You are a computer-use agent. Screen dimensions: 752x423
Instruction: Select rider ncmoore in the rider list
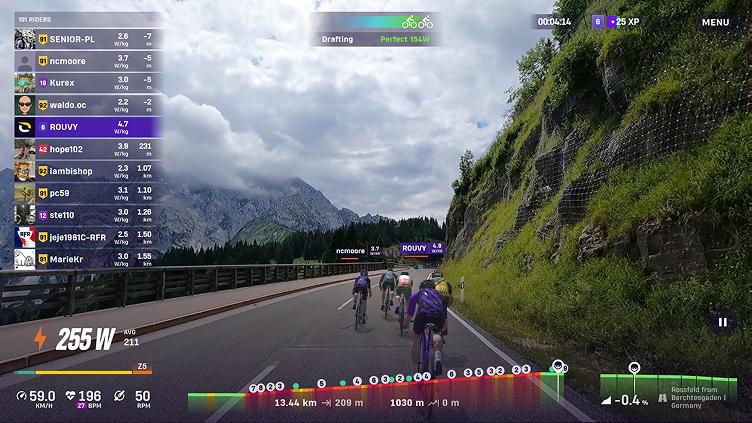(87, 61)
